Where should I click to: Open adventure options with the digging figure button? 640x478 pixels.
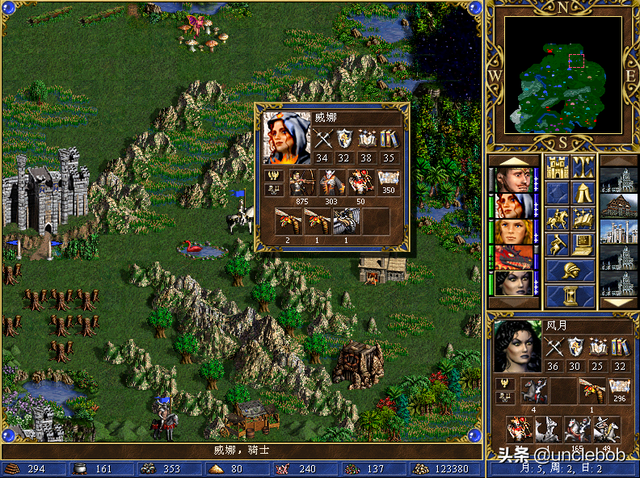(556, 244)
